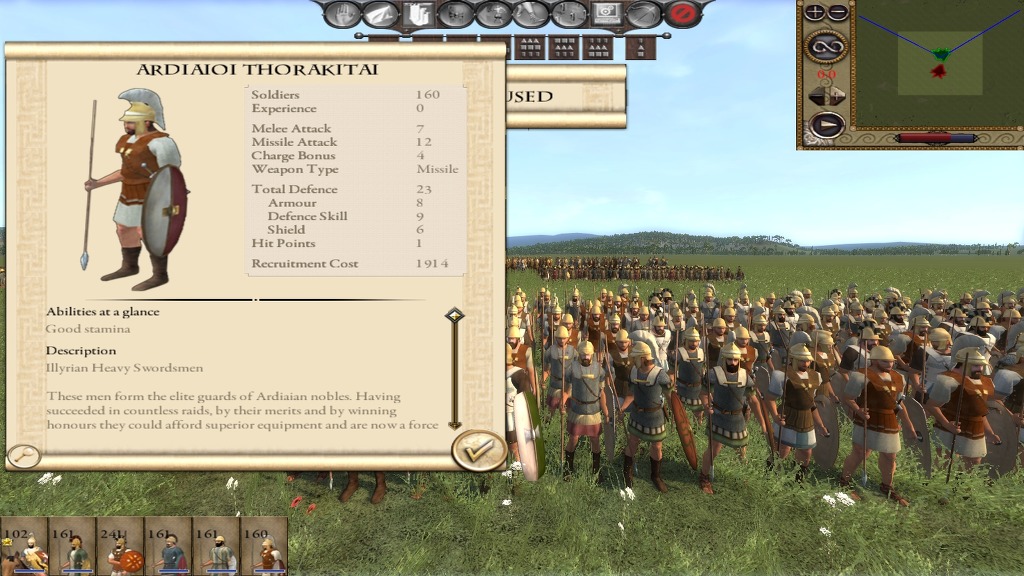The width and height of the screenshot is (1024, 576).
Task: Click the description scrollbar in unit scroll
Action: [x=455, y=370]
